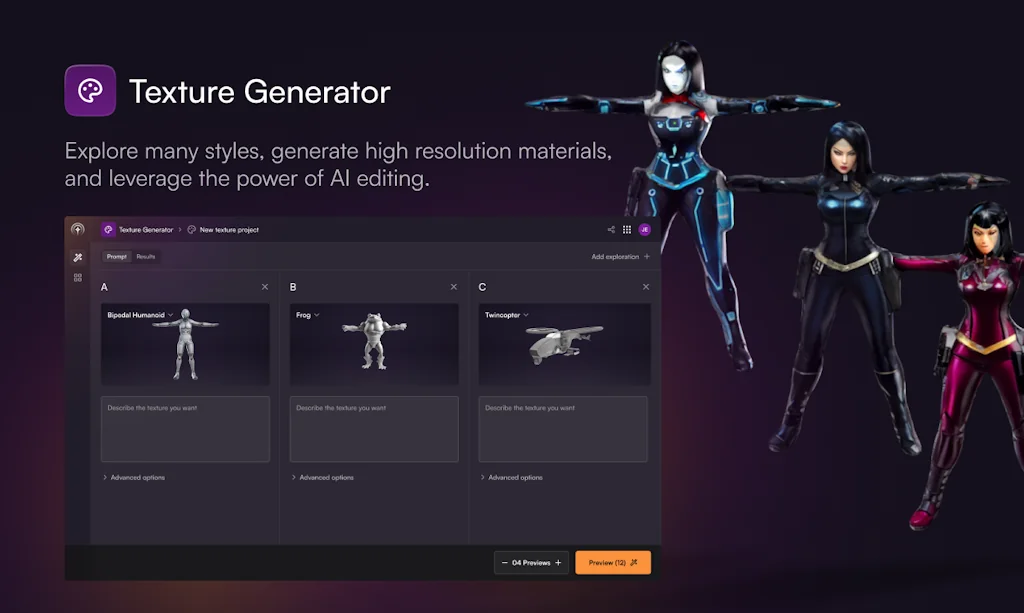The height and width of the screenshot is (613, 1024).
Task: Decrease the preview count with the minus stepper
Action: [x=504, y=563]
